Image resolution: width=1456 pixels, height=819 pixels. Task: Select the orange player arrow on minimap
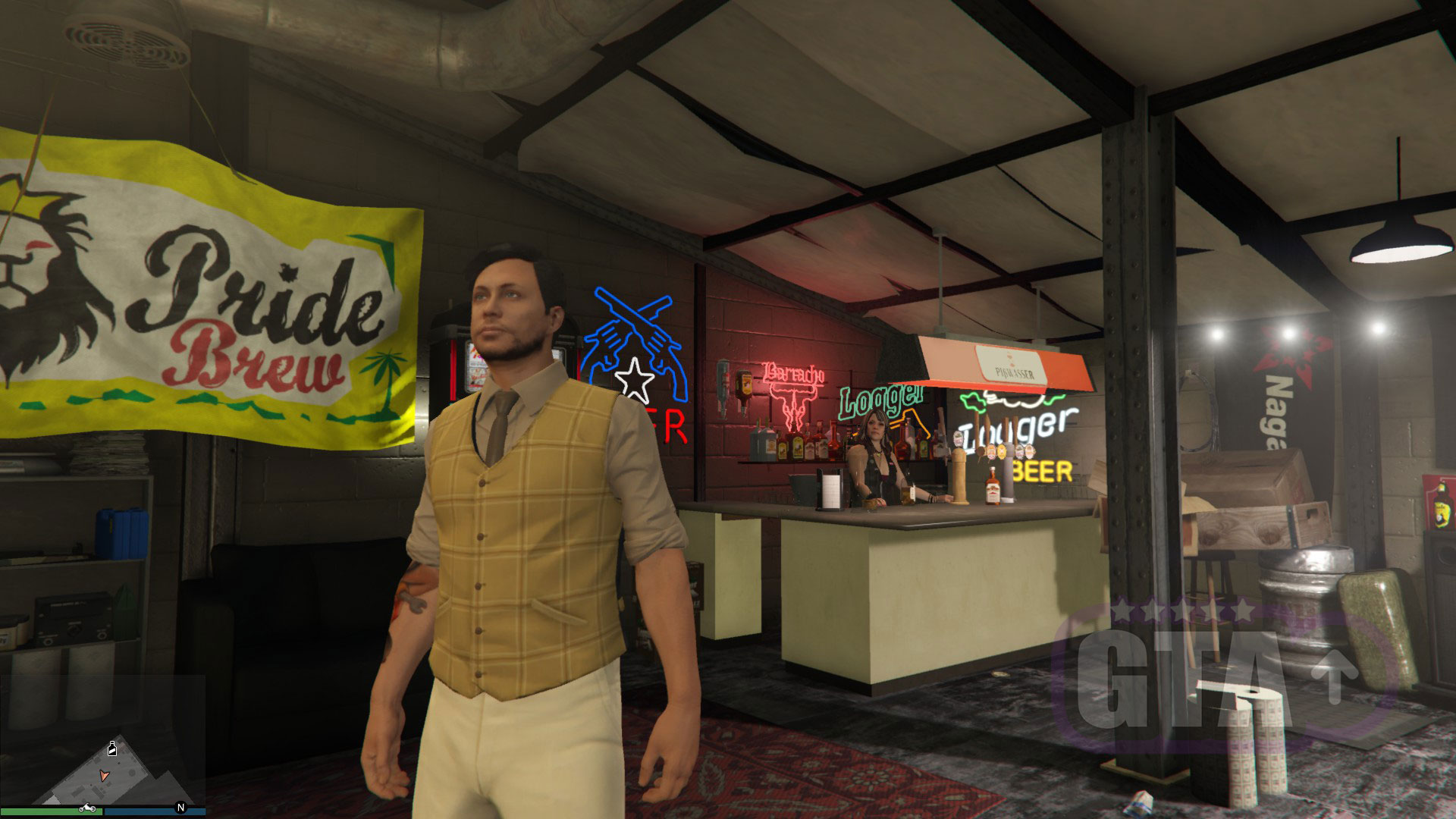point(104,776)
